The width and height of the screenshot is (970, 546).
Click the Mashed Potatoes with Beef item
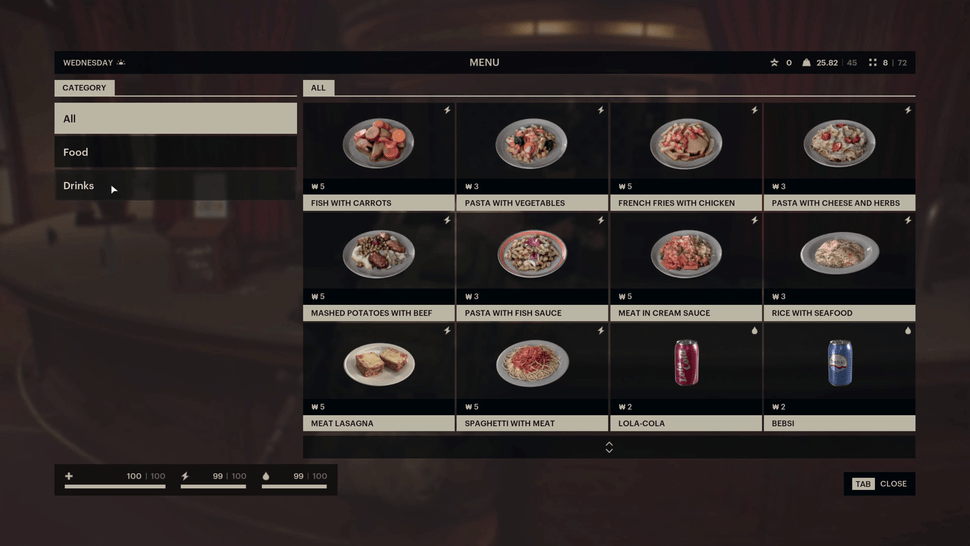(379, 255)
